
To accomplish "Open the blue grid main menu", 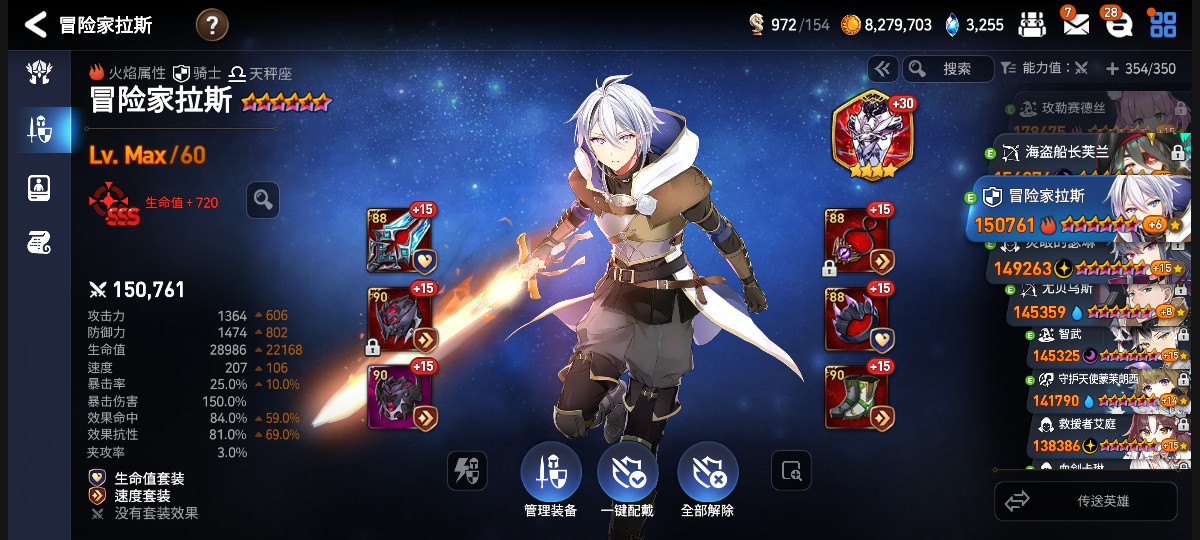I will pos(1163,25).
